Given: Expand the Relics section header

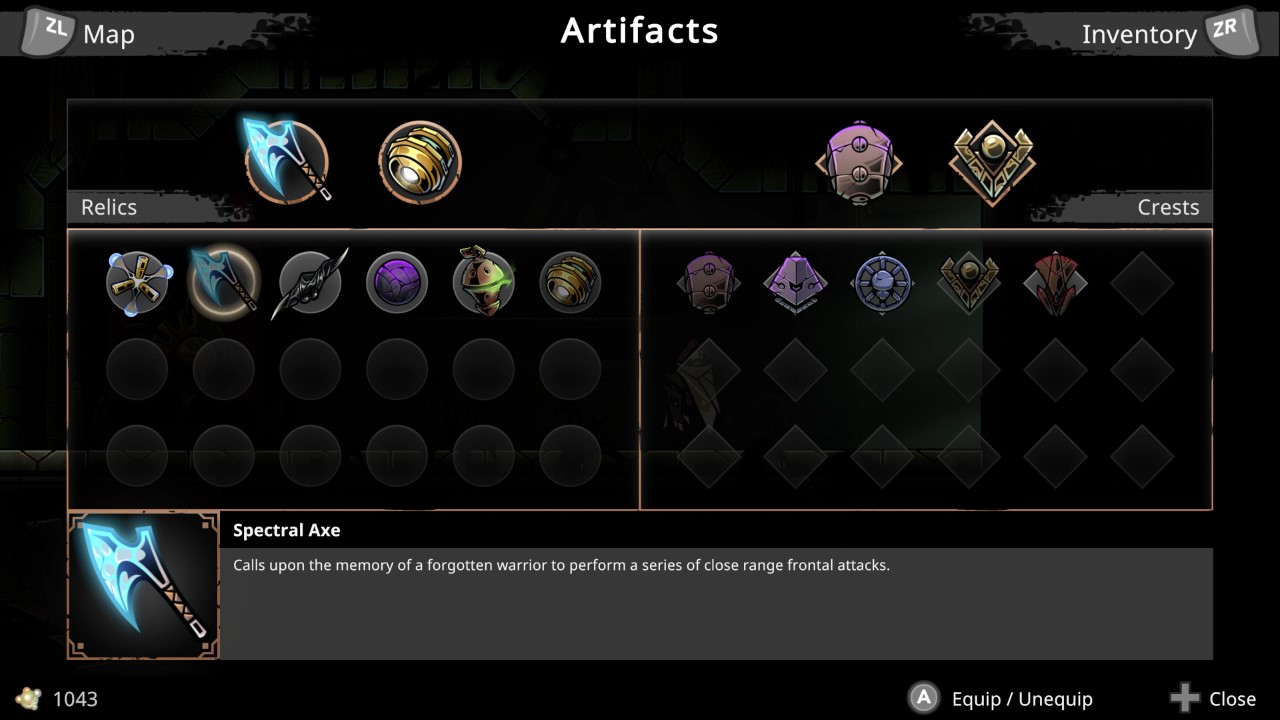Looking at the screenshot, I should 108,207.
